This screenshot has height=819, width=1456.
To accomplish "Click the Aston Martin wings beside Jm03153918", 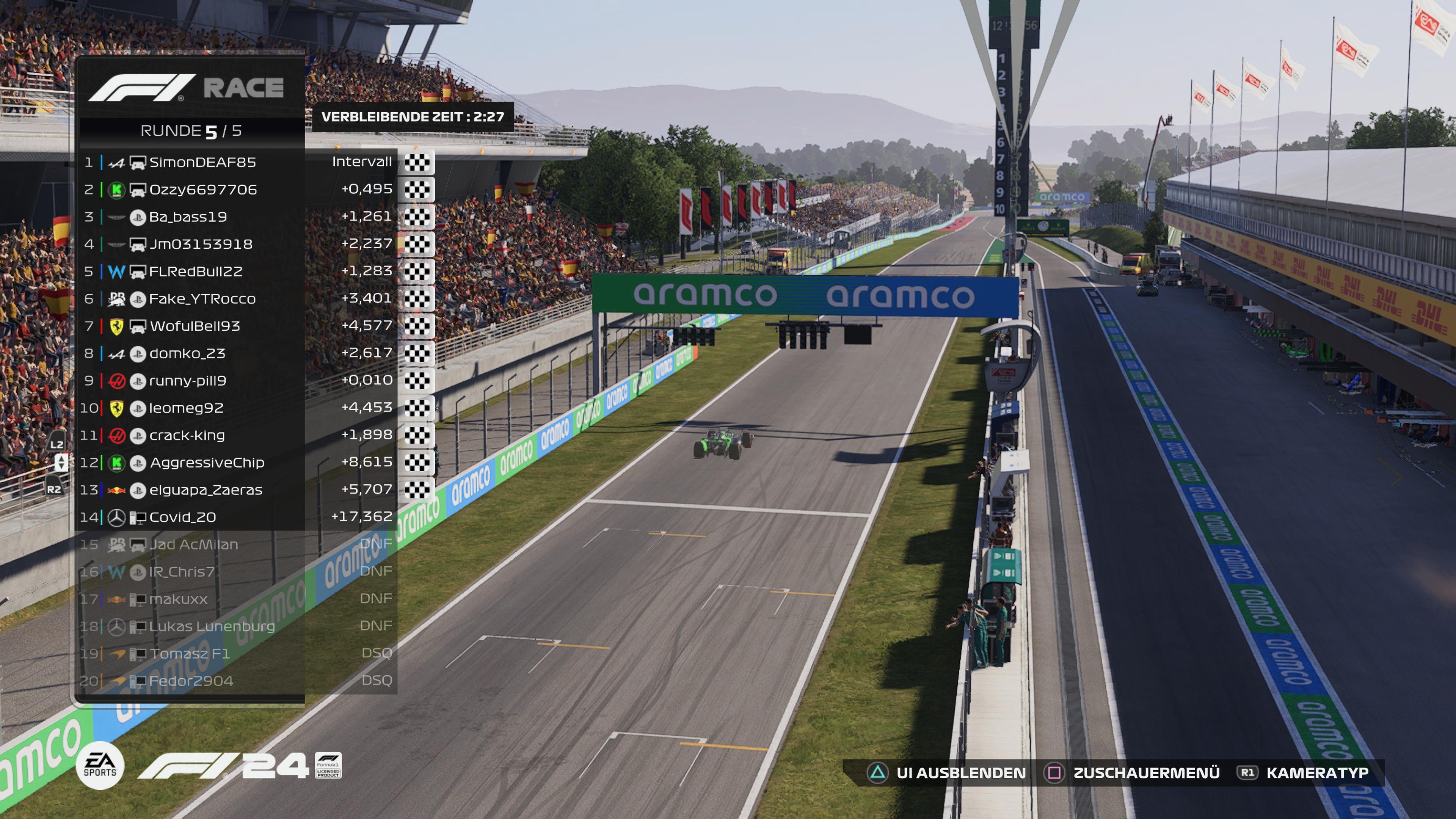I will tap(116, 244).
